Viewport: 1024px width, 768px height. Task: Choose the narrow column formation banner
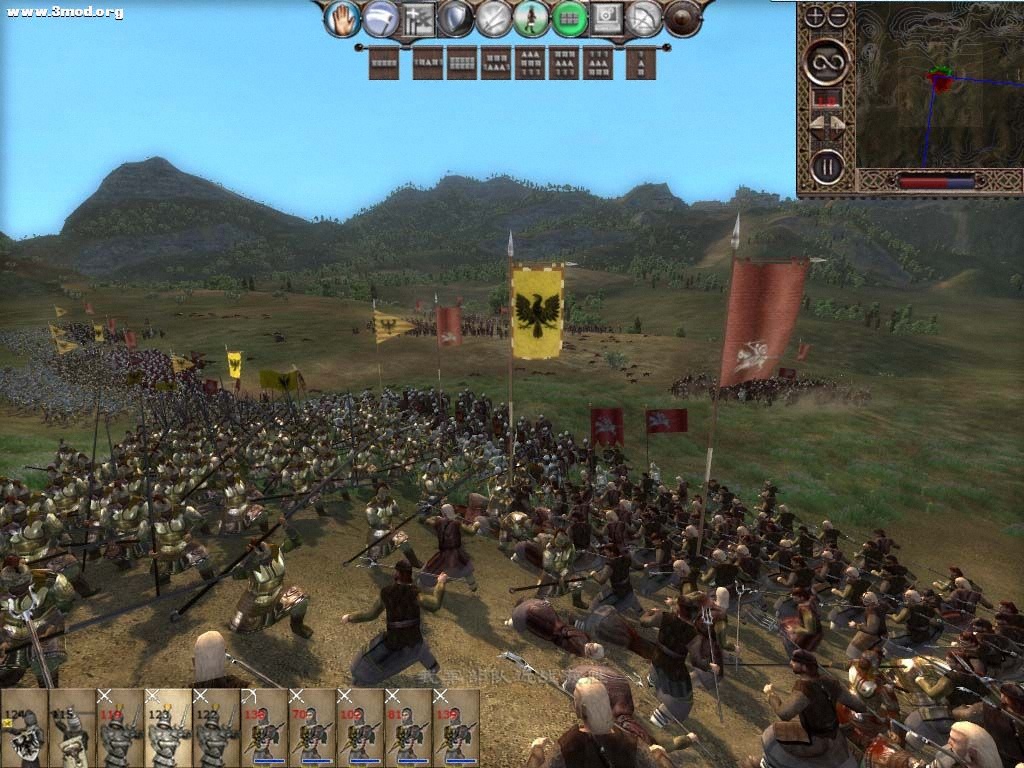coord(641,63)
